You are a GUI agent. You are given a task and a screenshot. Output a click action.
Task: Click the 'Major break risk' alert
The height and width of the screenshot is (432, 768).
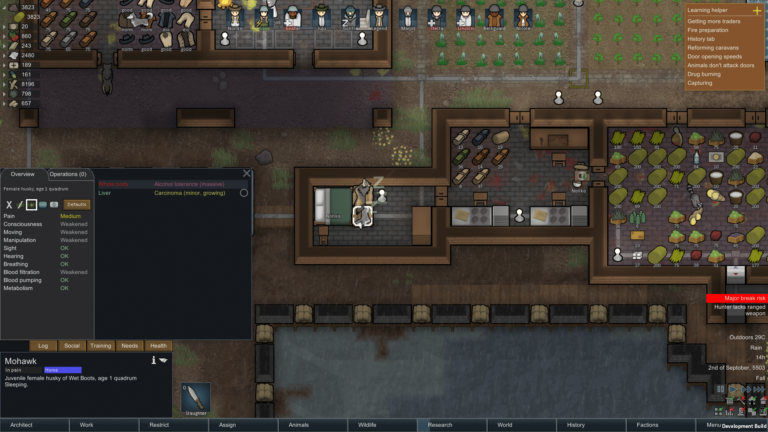pyautogui.click(x=736, y=298)
